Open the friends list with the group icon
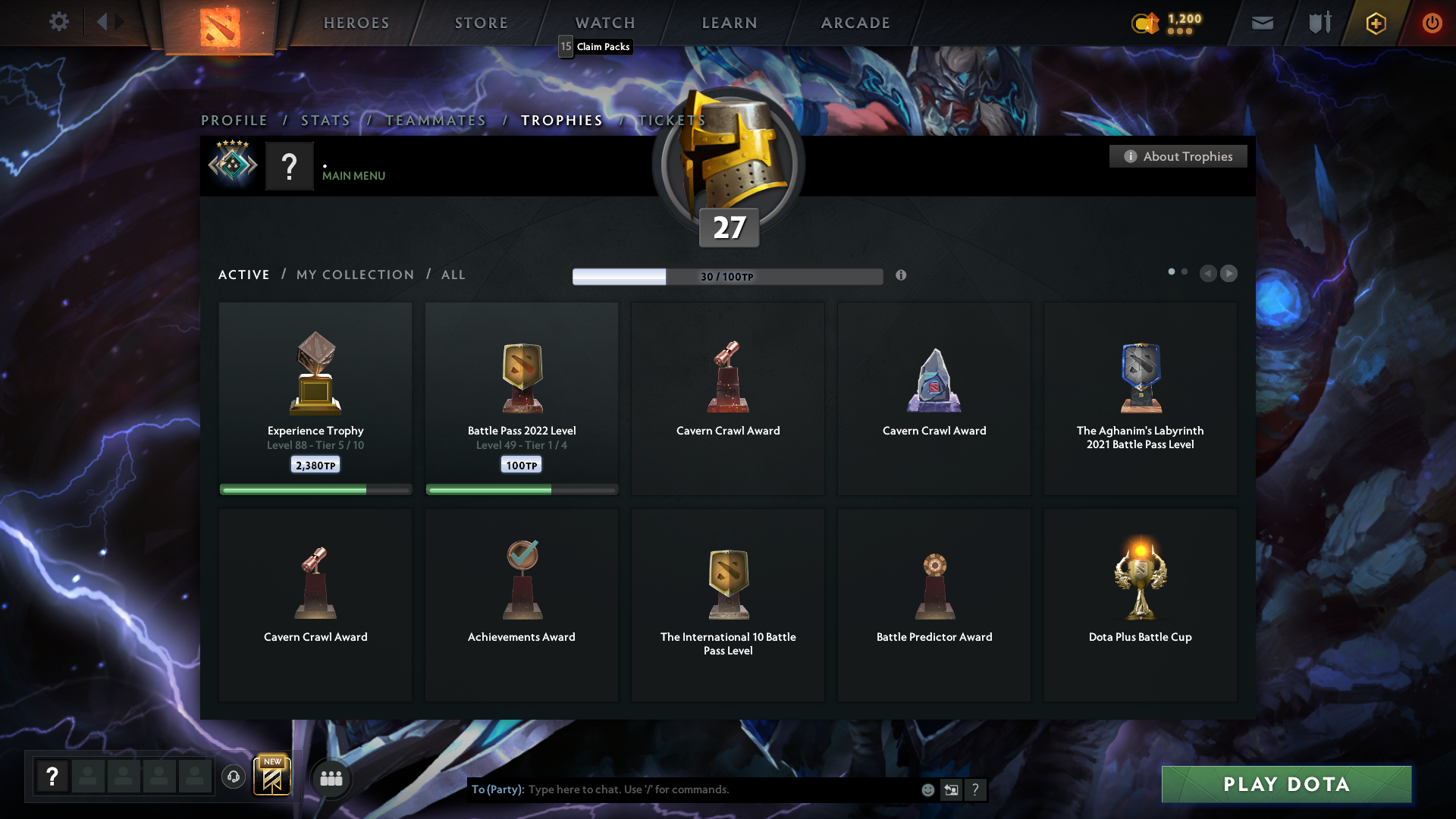 click(x=331, y=778)
